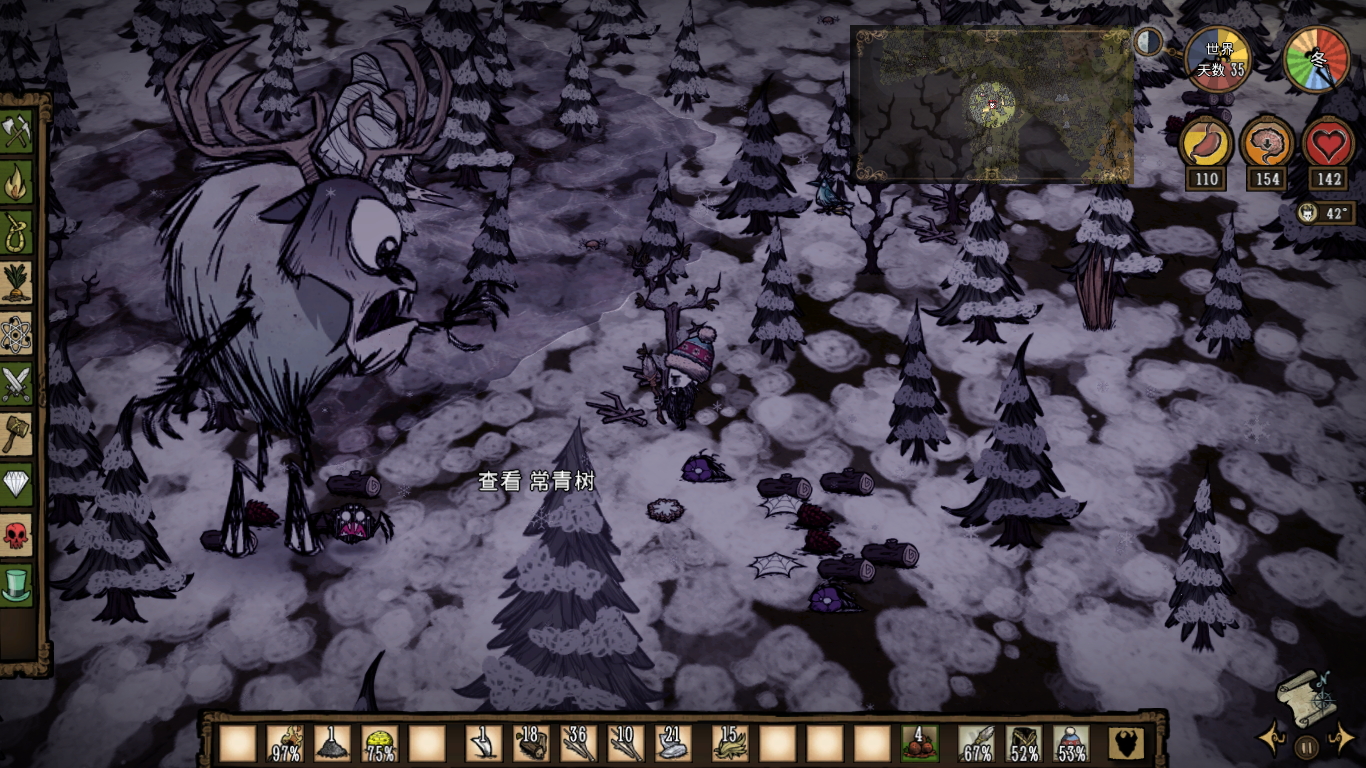This screenshot has height=768, width=1366.
Task: Open the Tools crafting tab
Action: pyautogui.click(x=17, y=132)
